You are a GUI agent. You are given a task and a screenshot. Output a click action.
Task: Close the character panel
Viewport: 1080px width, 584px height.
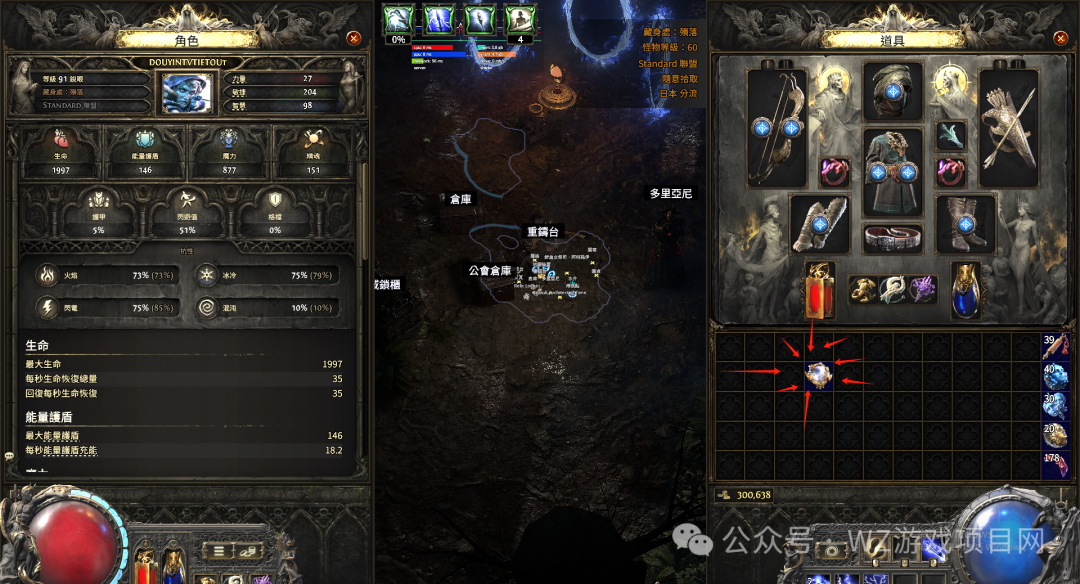tap(353, 38)
